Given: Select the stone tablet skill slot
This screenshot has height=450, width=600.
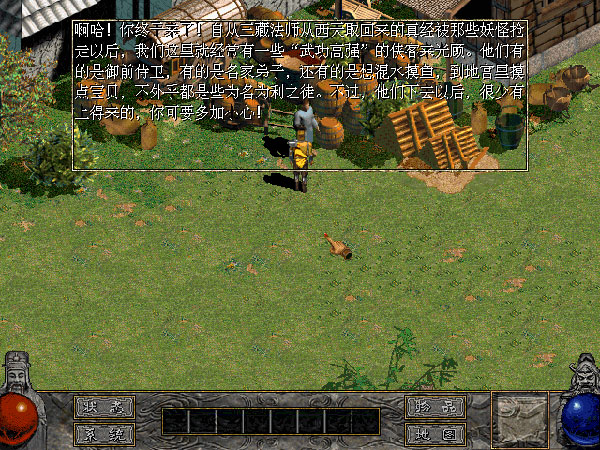Looking at the screenshot, I should point(520,419).
